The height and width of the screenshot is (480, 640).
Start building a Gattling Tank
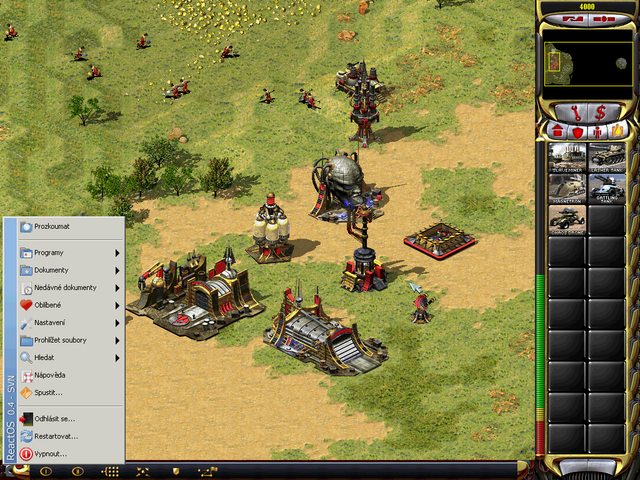click(x=606, y=189)
